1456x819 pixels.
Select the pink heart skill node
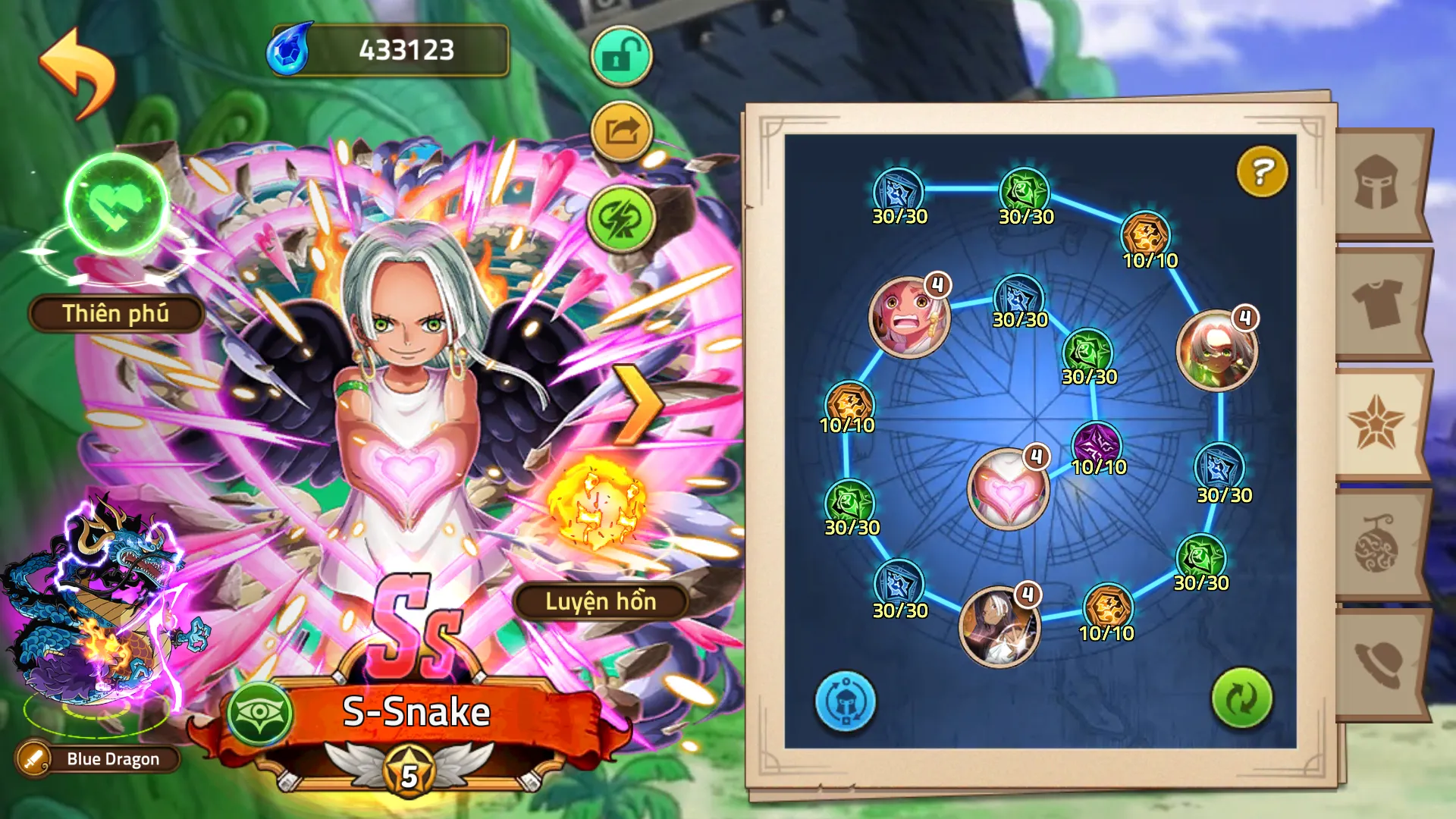(x=1007, y=489)
